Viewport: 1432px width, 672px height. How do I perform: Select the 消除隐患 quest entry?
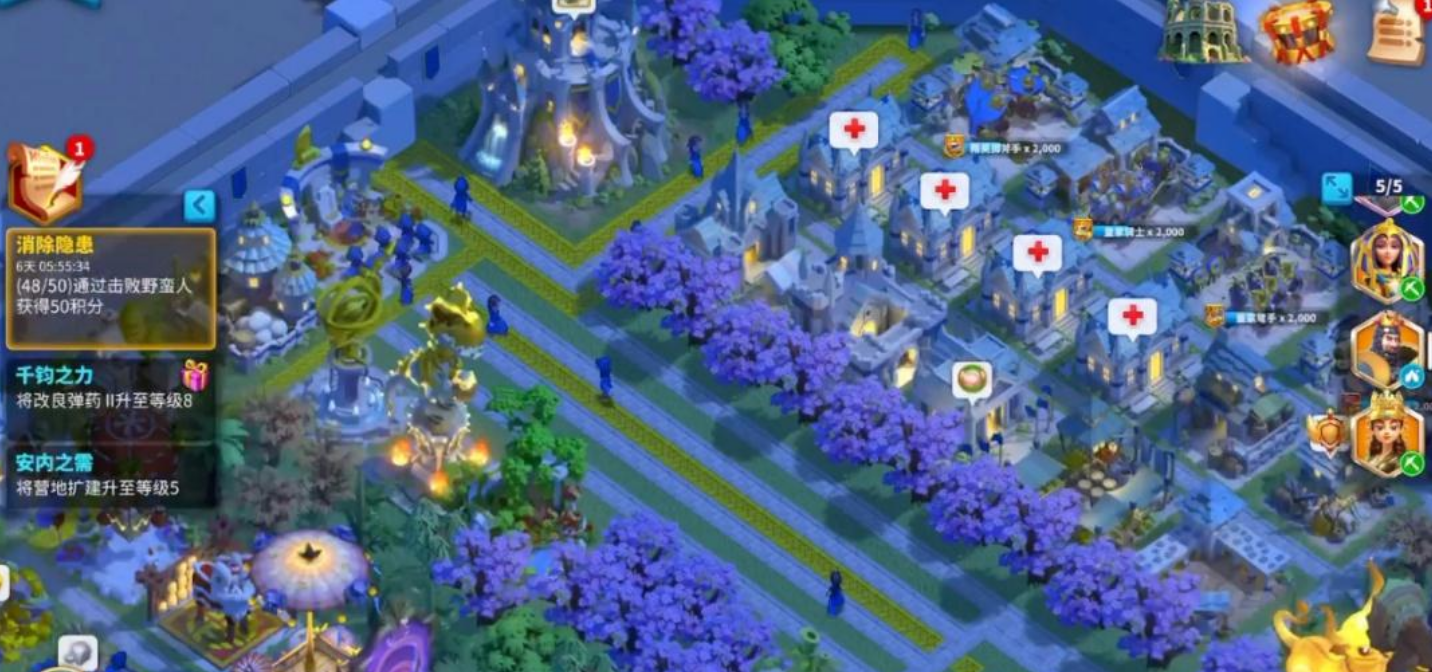pyautogui.click(x=111, y=289)
